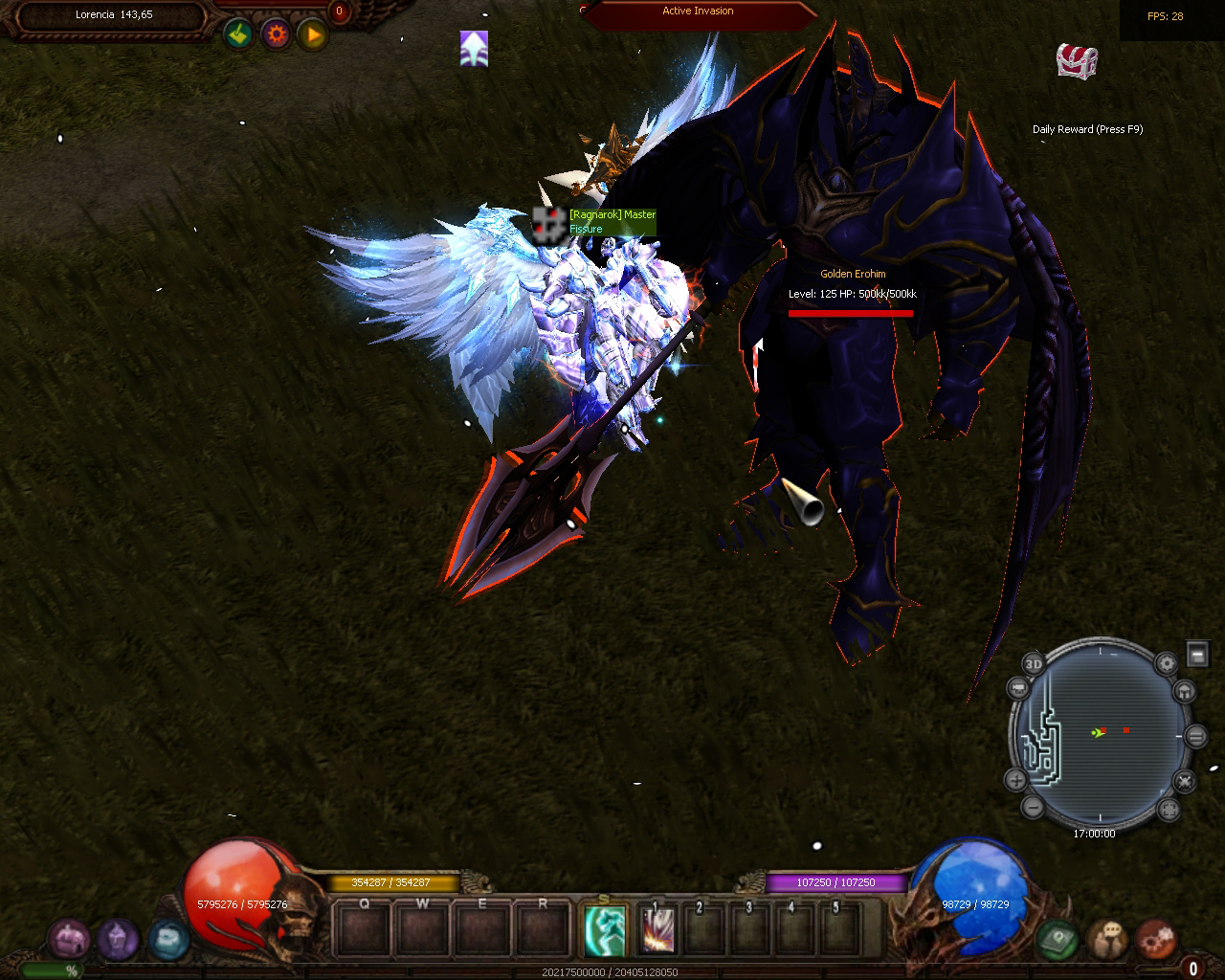Open the minimap three-lines menu button

pos(1195,736)
